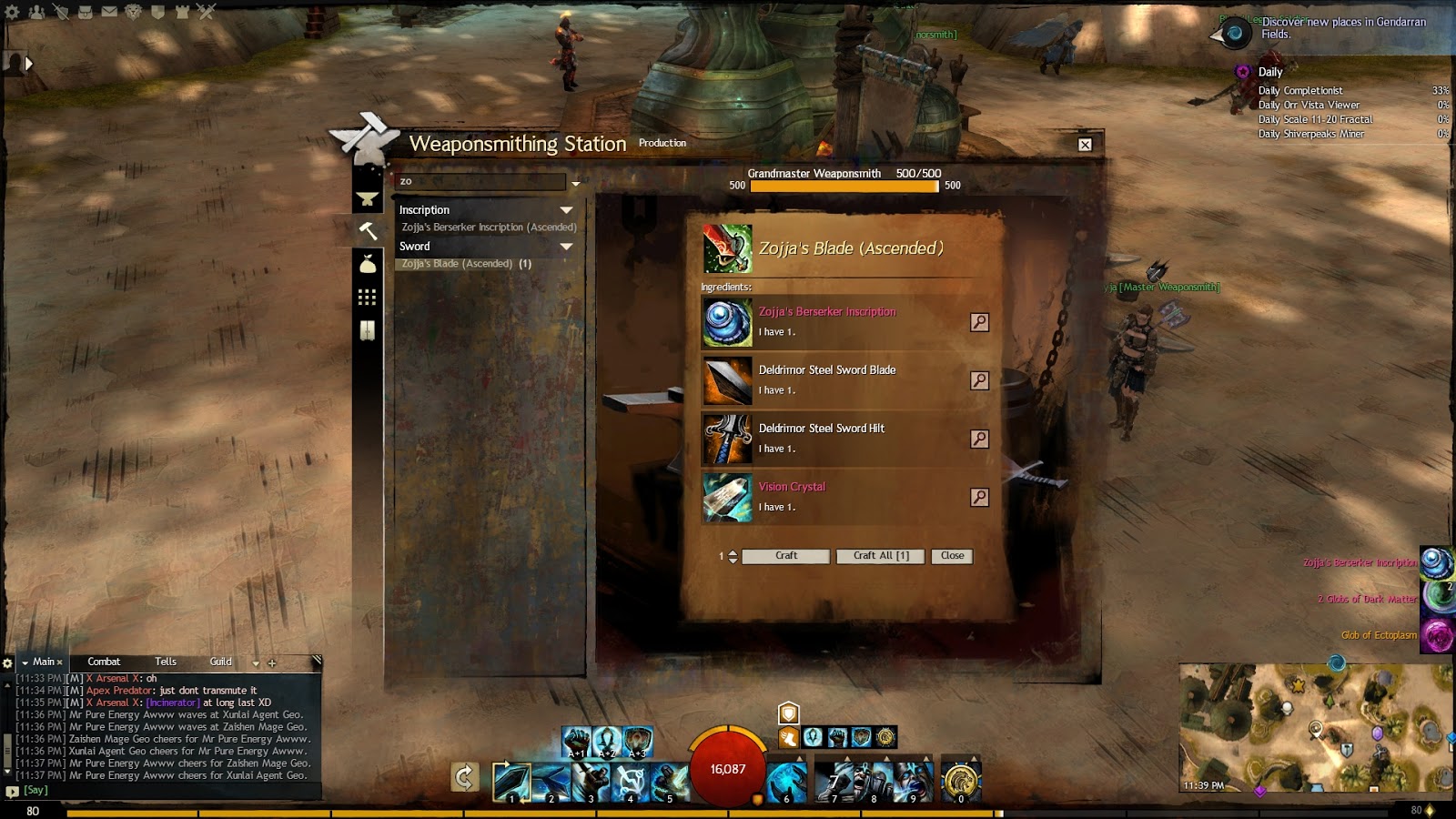
Task: Open the Guild chat tab
Action: pos(220,662)
